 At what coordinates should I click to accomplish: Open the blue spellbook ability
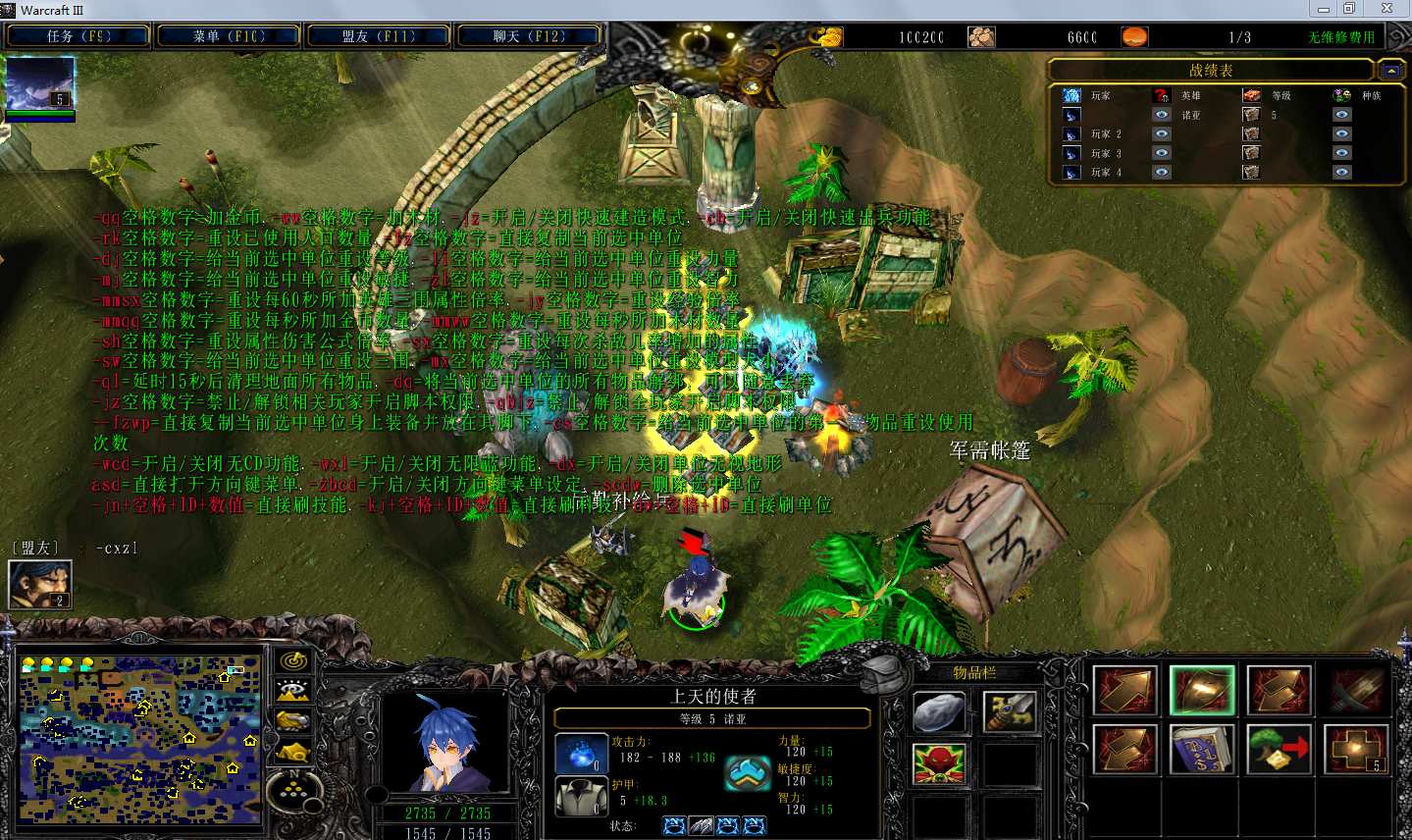point(1202,750)
